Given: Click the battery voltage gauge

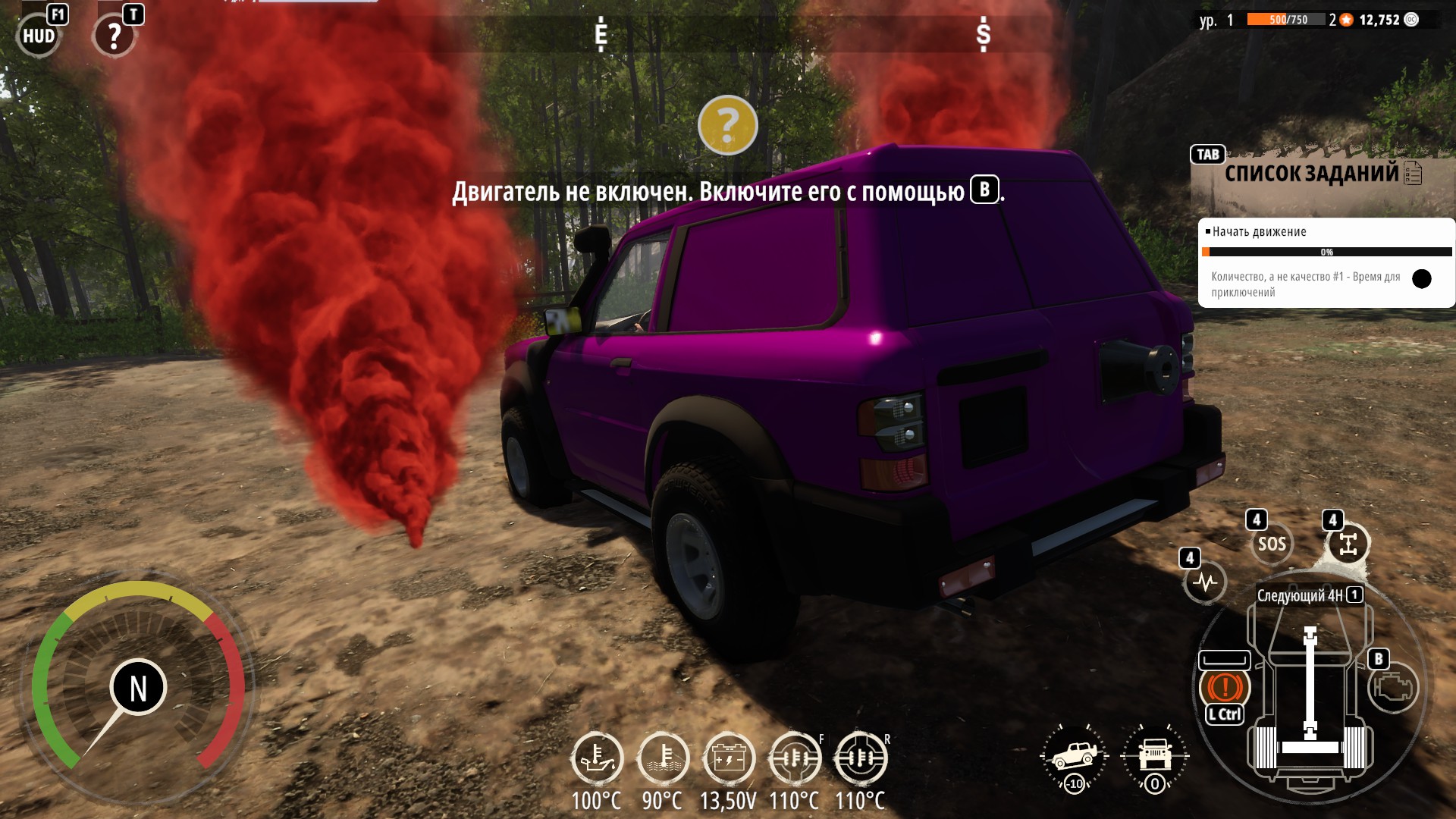Looking at the screenshot, I should point(729,758).
